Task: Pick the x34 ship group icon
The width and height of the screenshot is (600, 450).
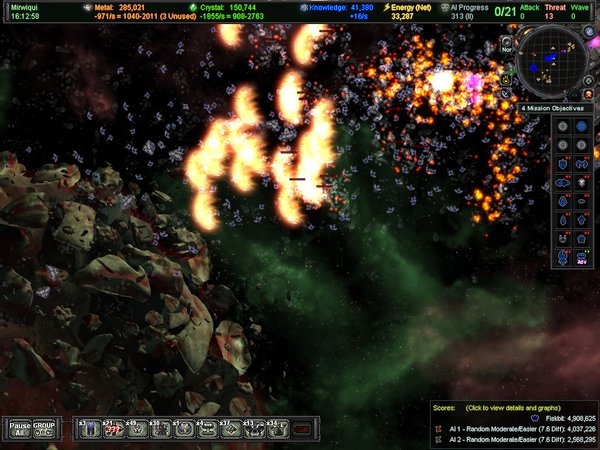Action: [x=277, y=427]
